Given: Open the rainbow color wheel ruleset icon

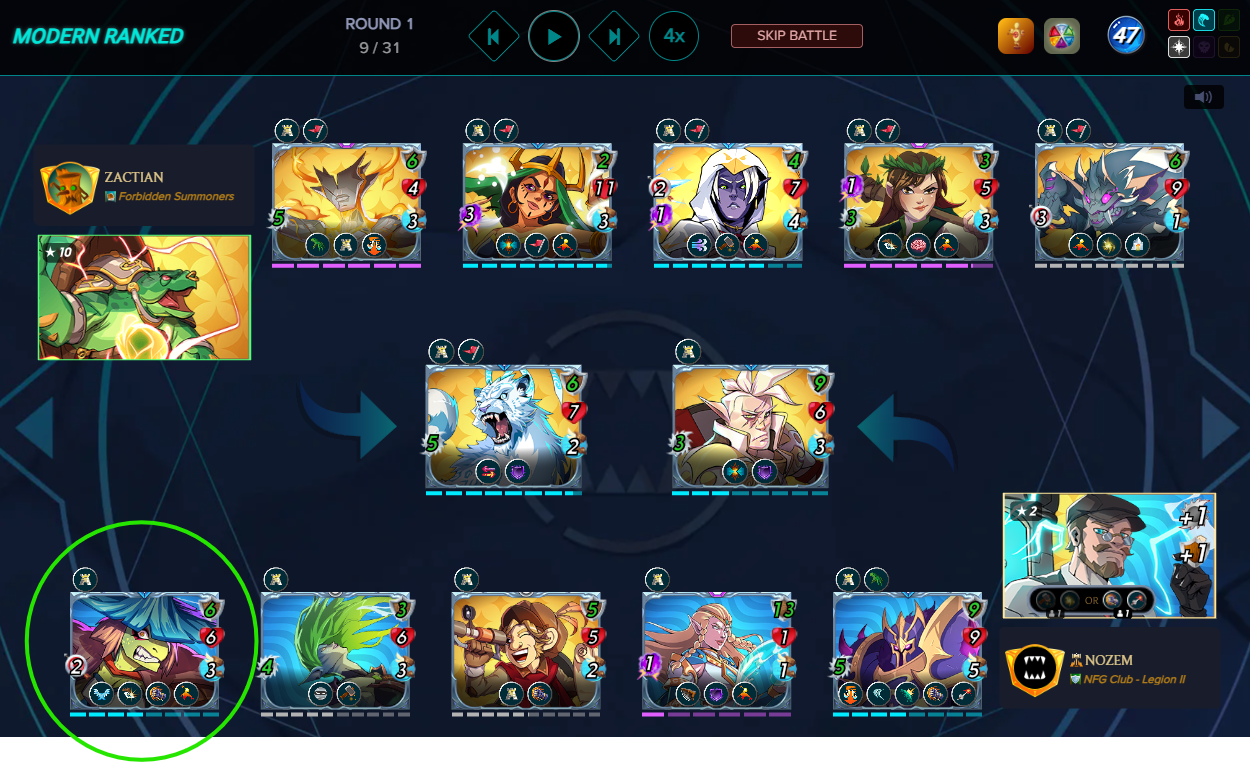Looking at the screenshot, I should (1062, 37).
